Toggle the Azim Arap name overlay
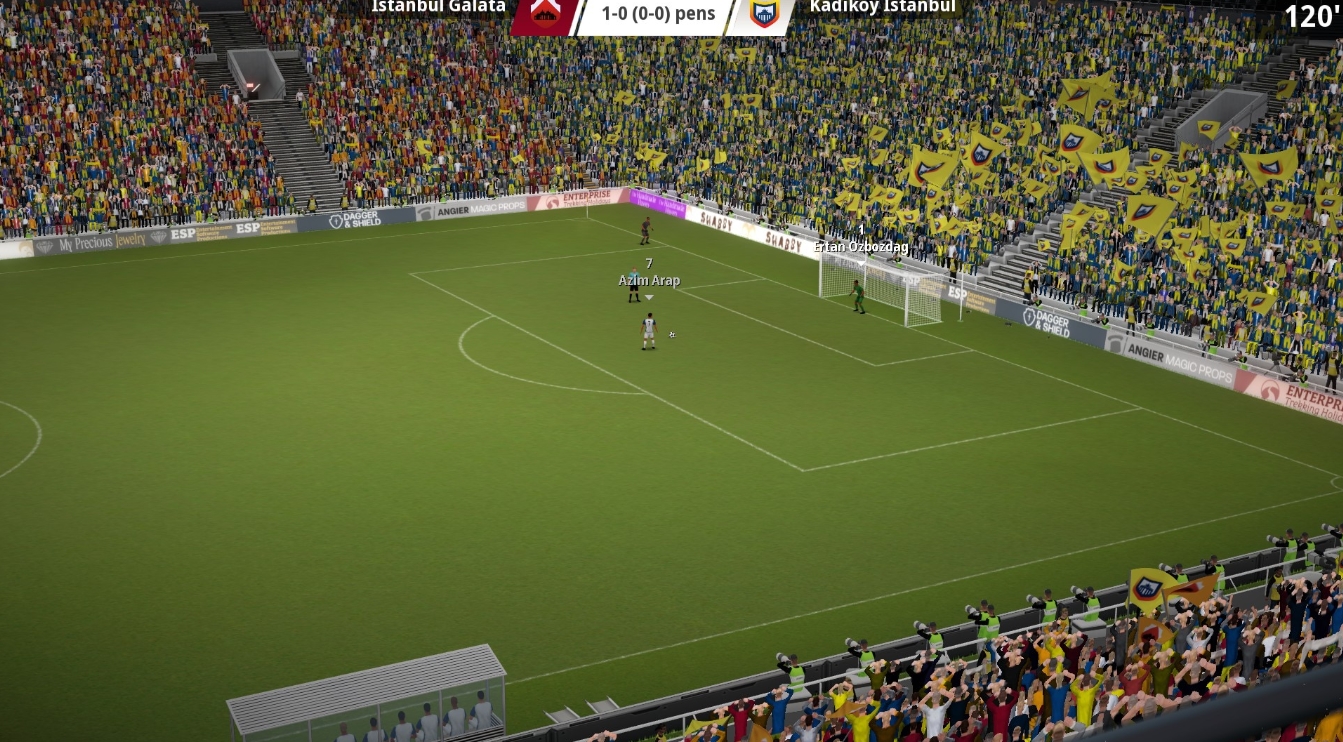This screenshot has width=1343, height=742. (x=649, y=280)
